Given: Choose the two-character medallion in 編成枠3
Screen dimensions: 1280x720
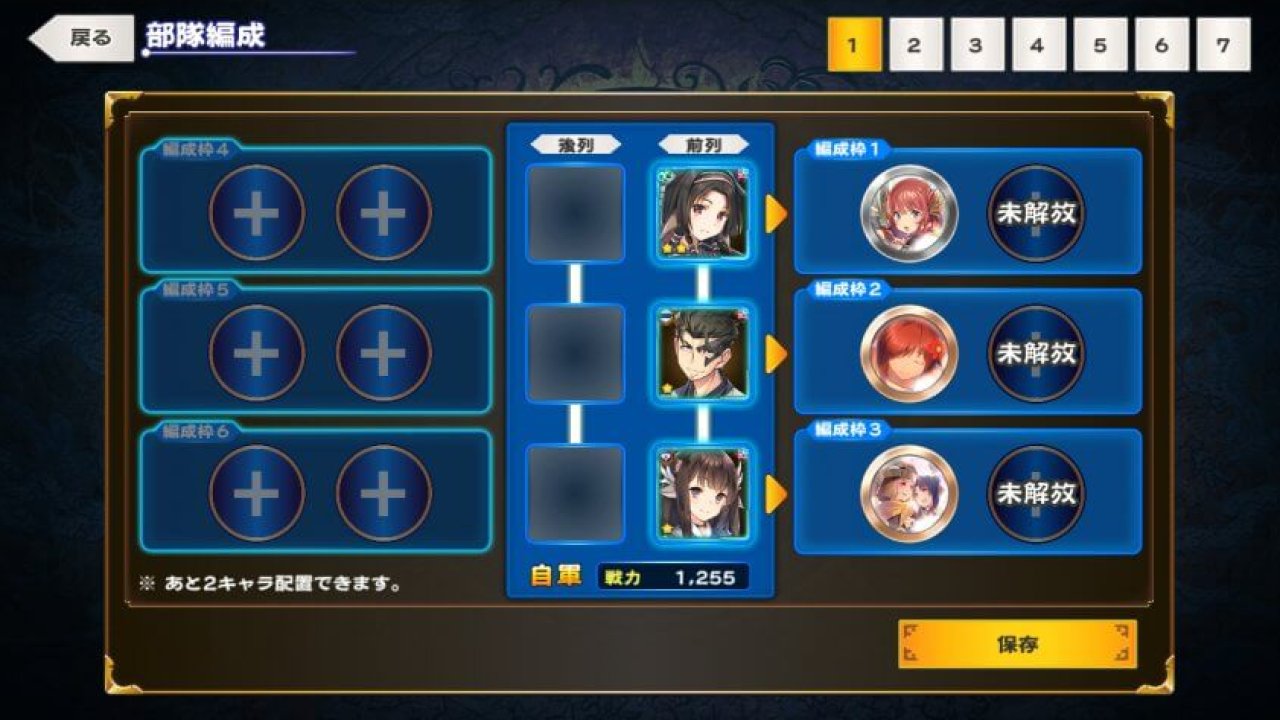Looking at the screenshot, I should tap(909, 493).
